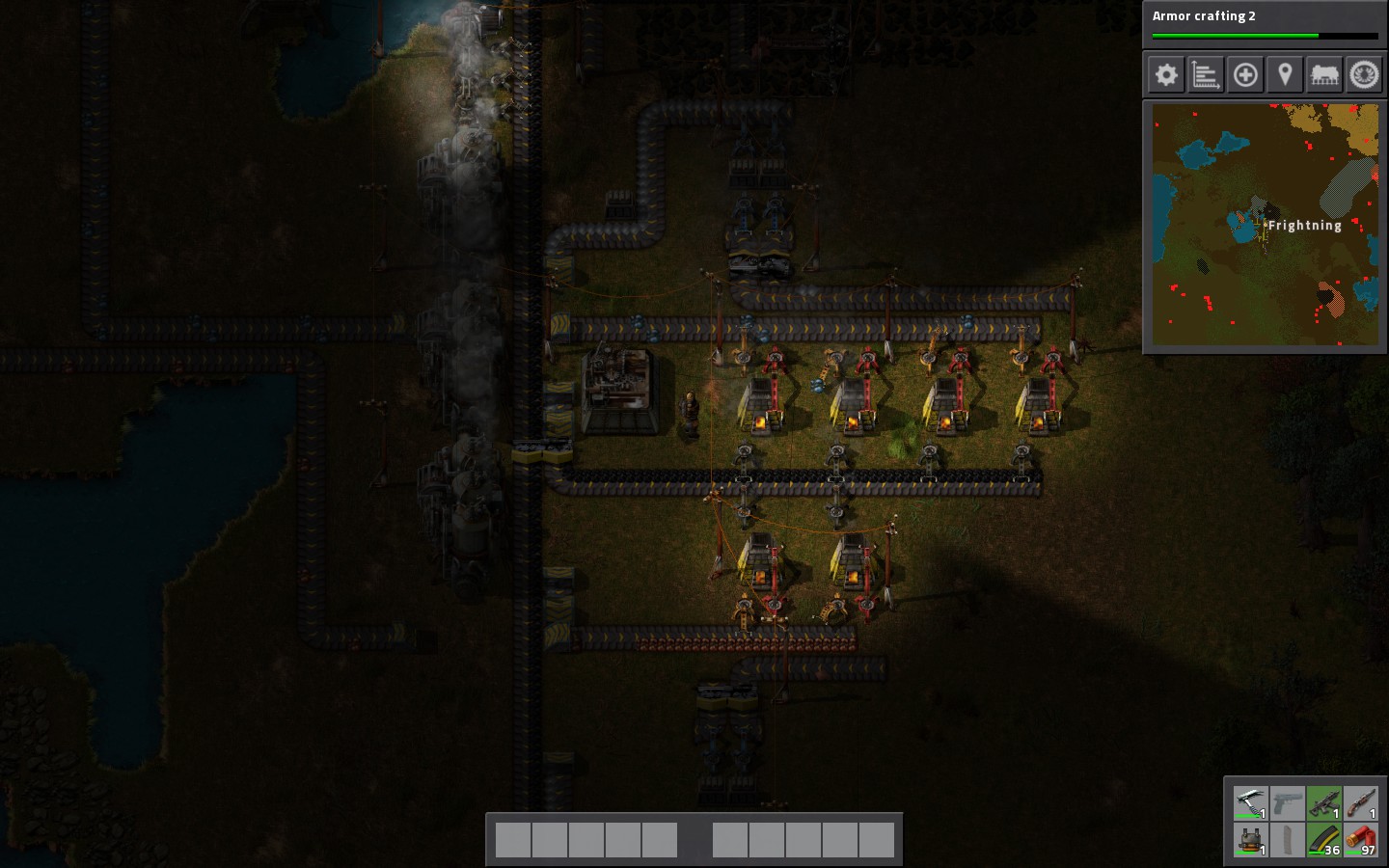Click the magazine ammo slot showing 36
This screenshot has width=1389, height=868.
point(1323,840)
